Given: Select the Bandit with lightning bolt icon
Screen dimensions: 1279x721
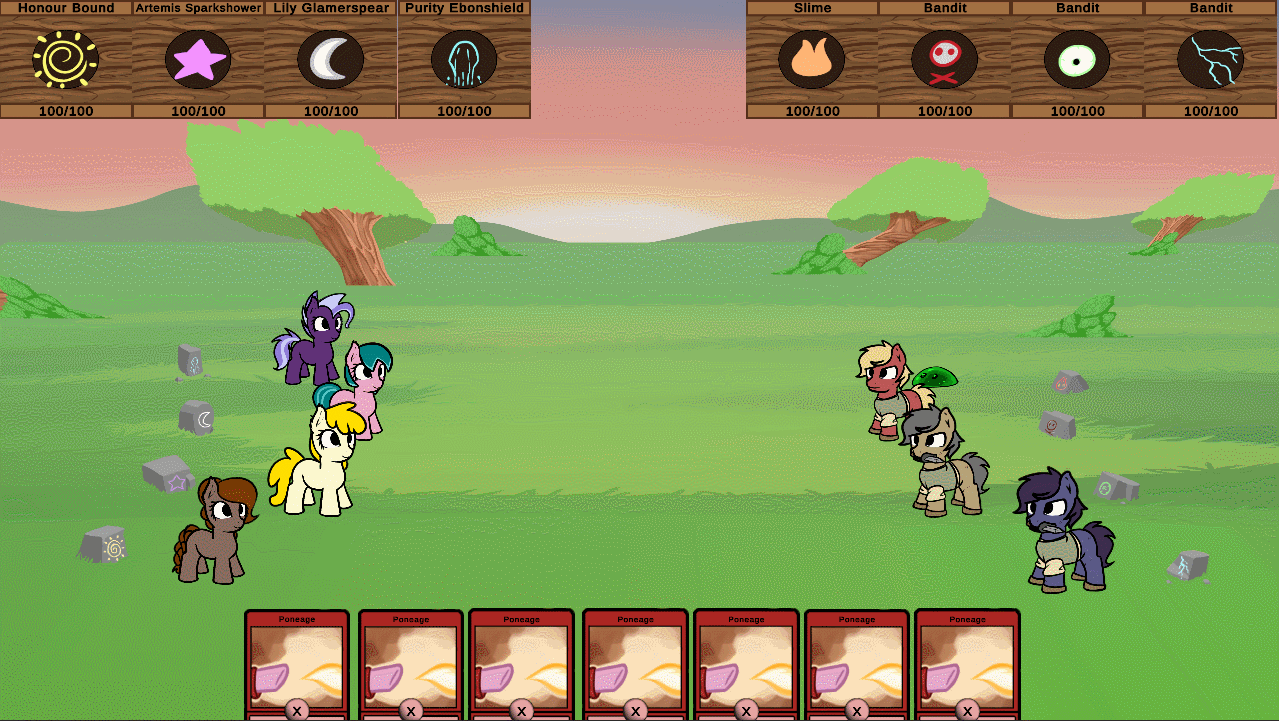Looking at the screenshot, I should tap(1210, 60).
